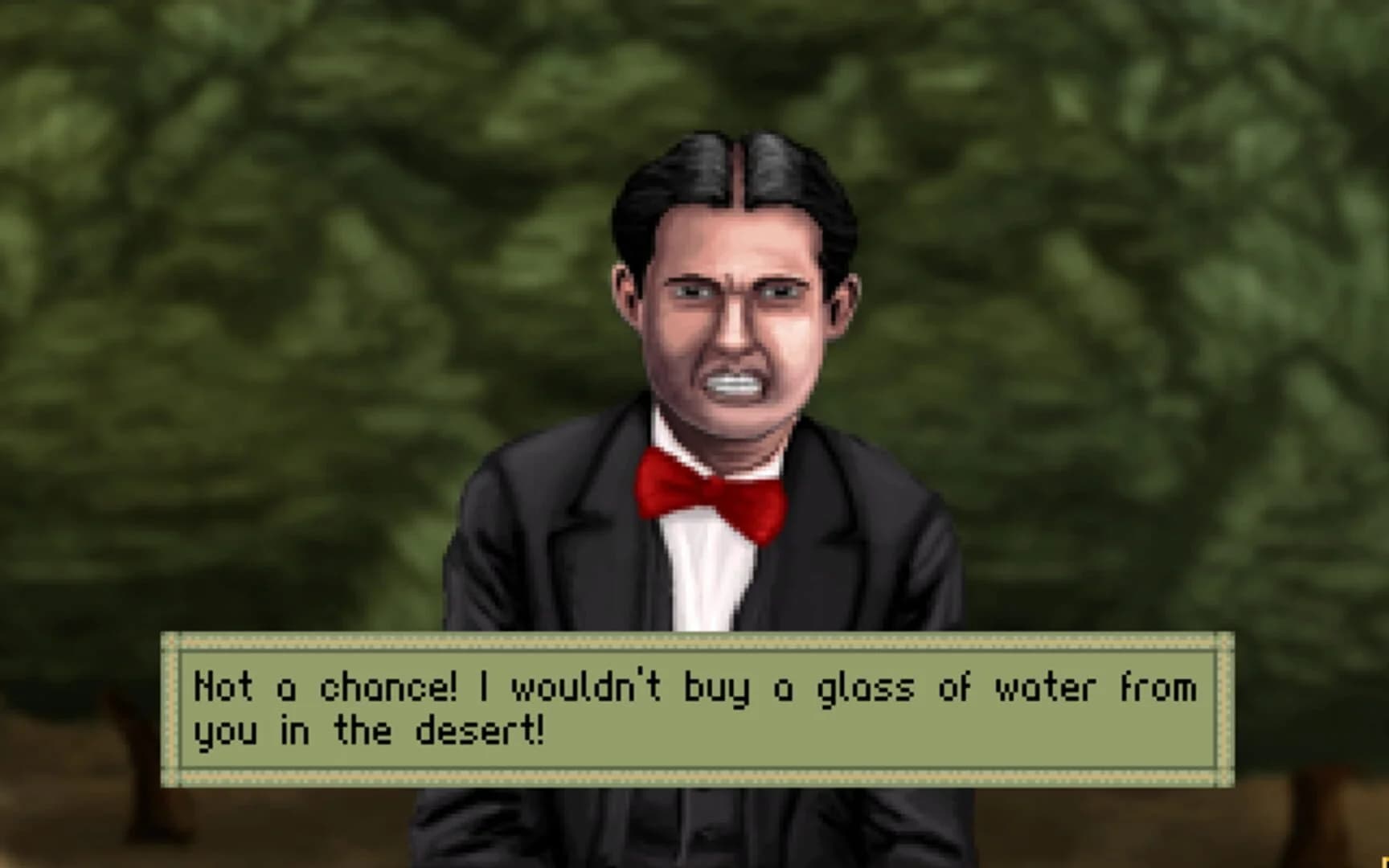This screenshot has width=1389, height=868.
Task: Click the character's red bow tie
Action: click(x=711, y=490)
